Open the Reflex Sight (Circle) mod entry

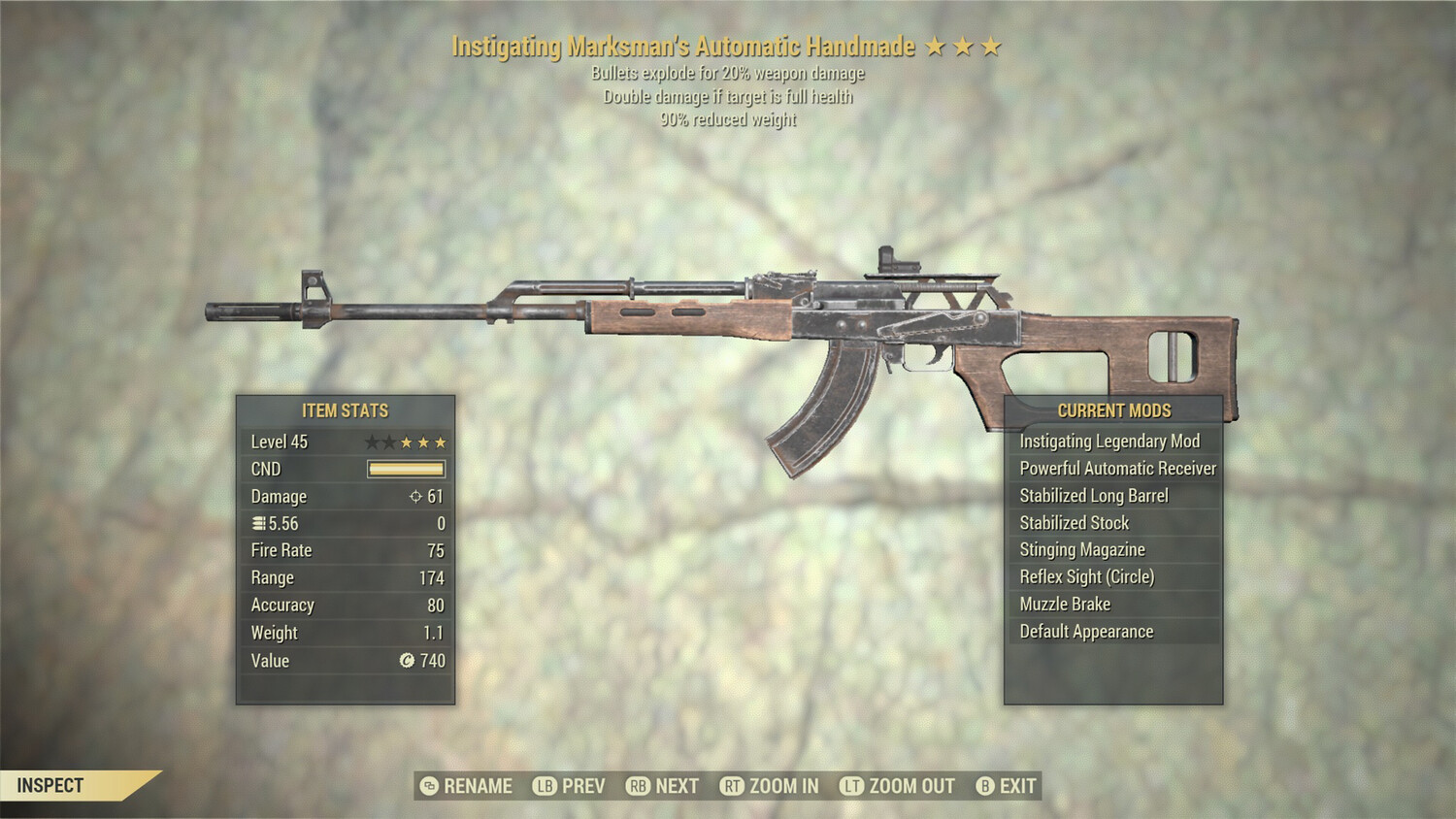[x=1086, y=576]
